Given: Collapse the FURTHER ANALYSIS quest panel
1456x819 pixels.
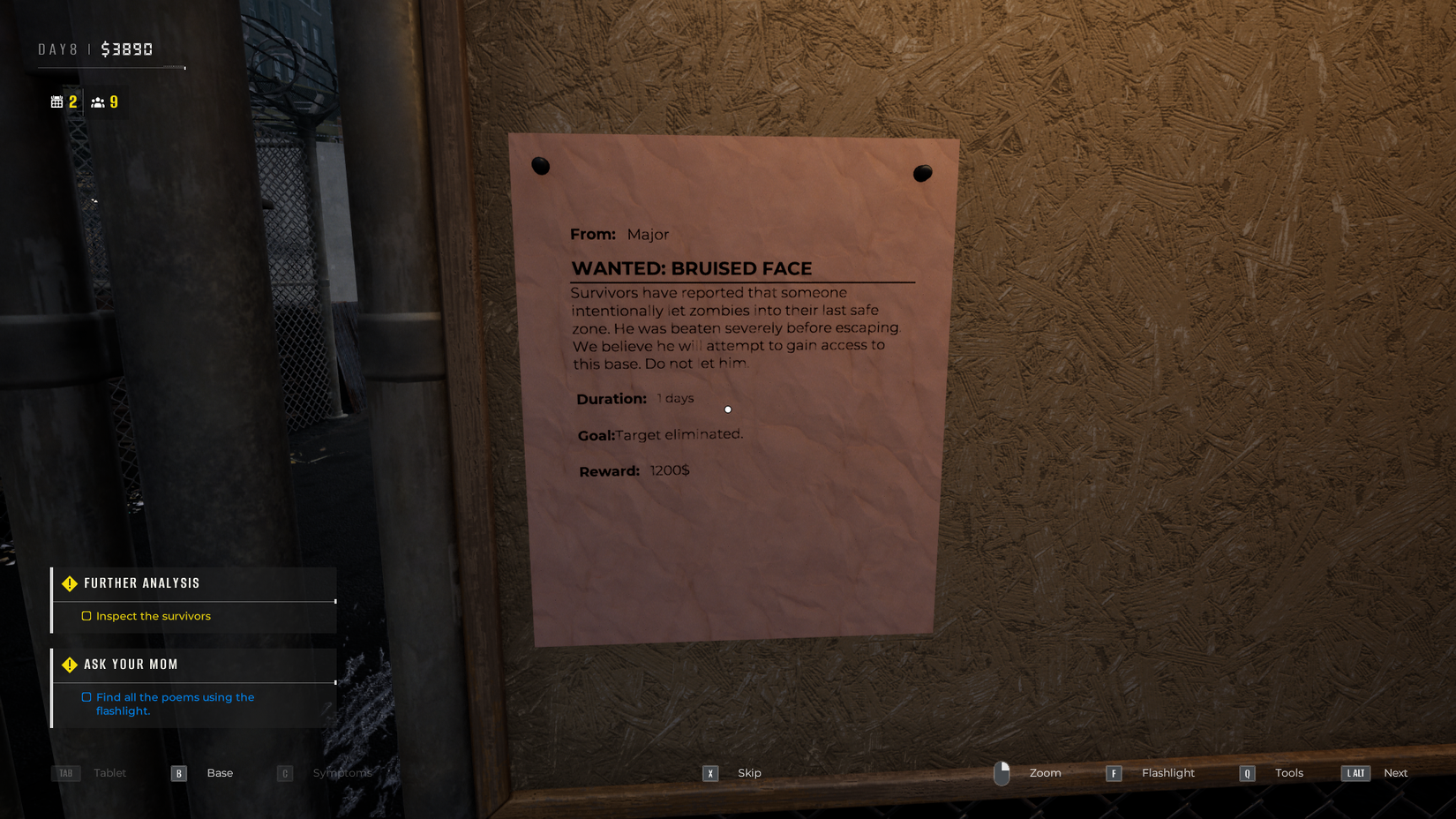Looking at the screenshot, I should pos(141,582).
